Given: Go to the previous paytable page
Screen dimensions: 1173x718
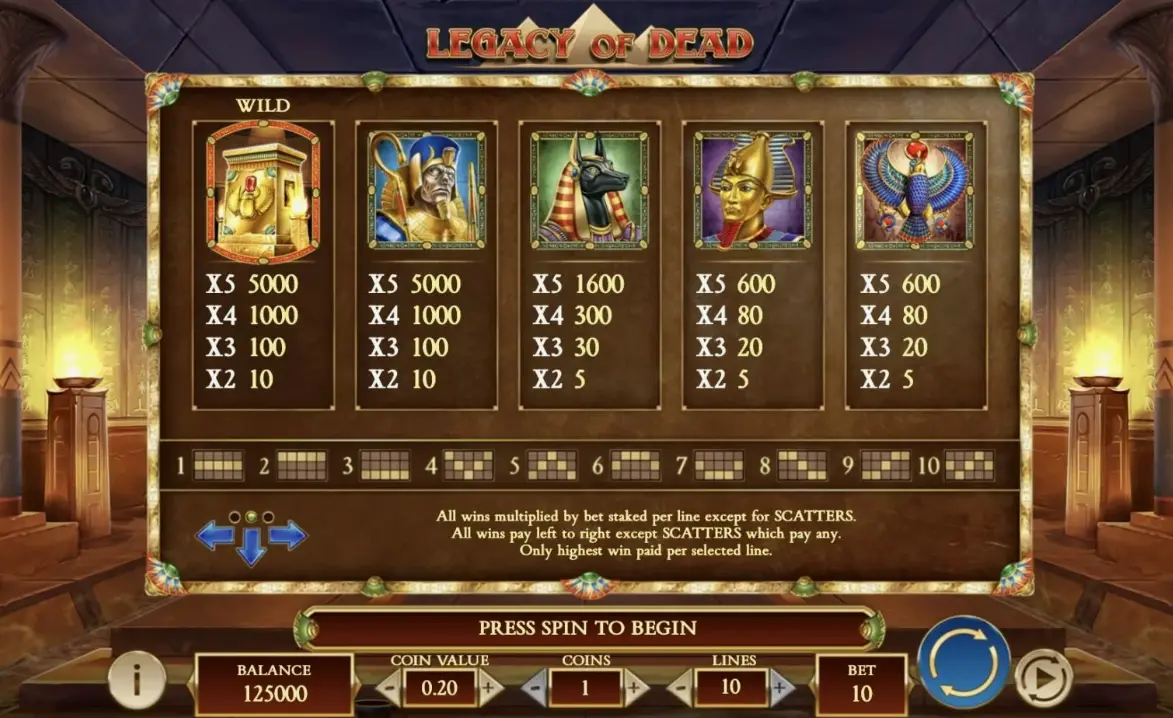Looking at the screenshot, I should coord(214,536).
